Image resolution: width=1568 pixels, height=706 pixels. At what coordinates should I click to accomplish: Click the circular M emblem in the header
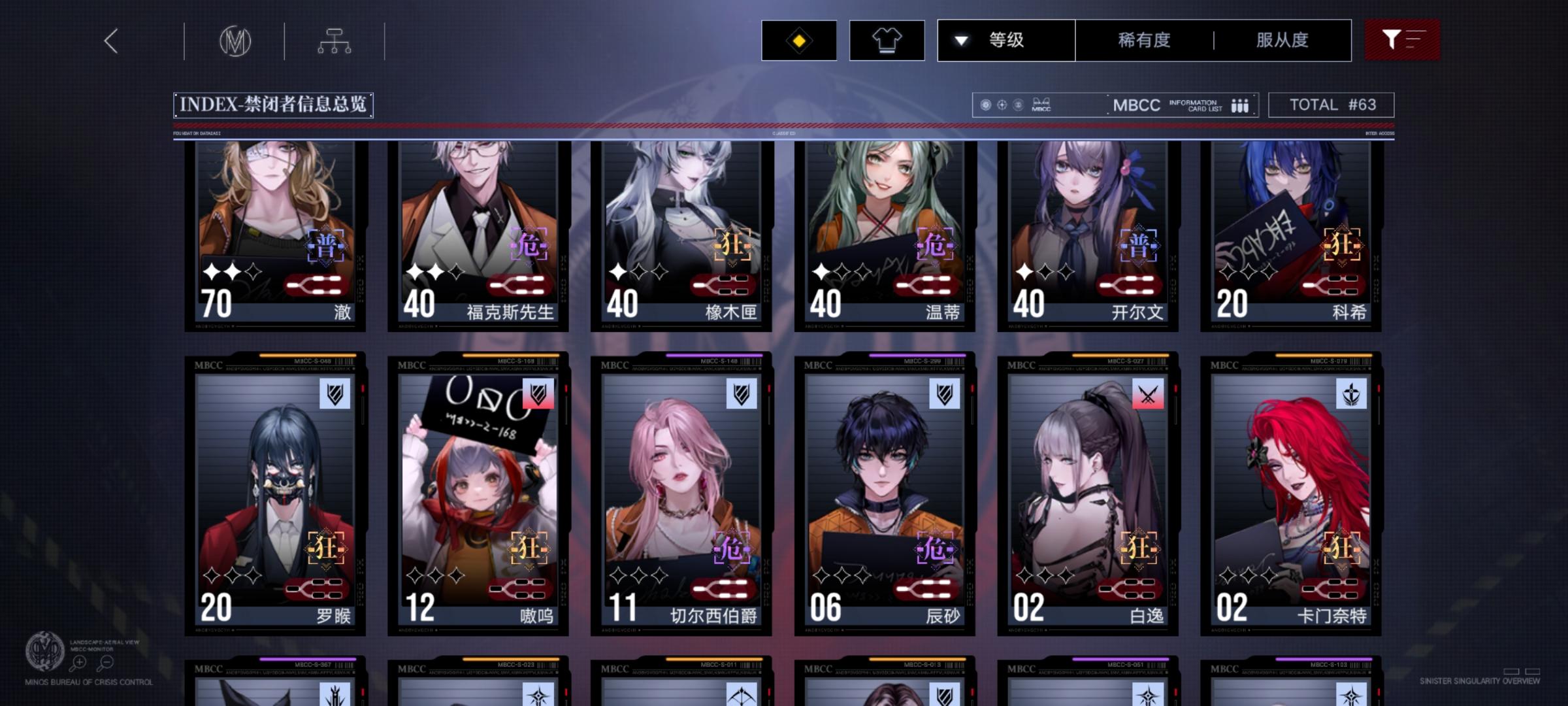click(235, 41)
